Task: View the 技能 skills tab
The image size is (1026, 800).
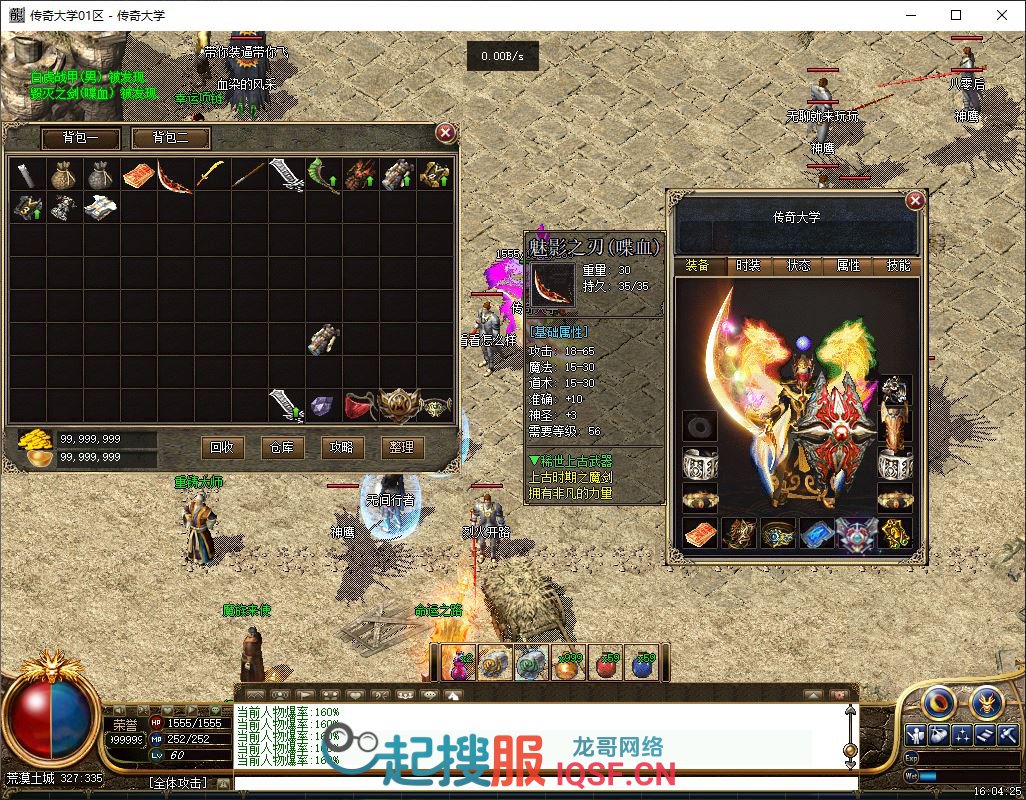Action: (x=898, y=265)
